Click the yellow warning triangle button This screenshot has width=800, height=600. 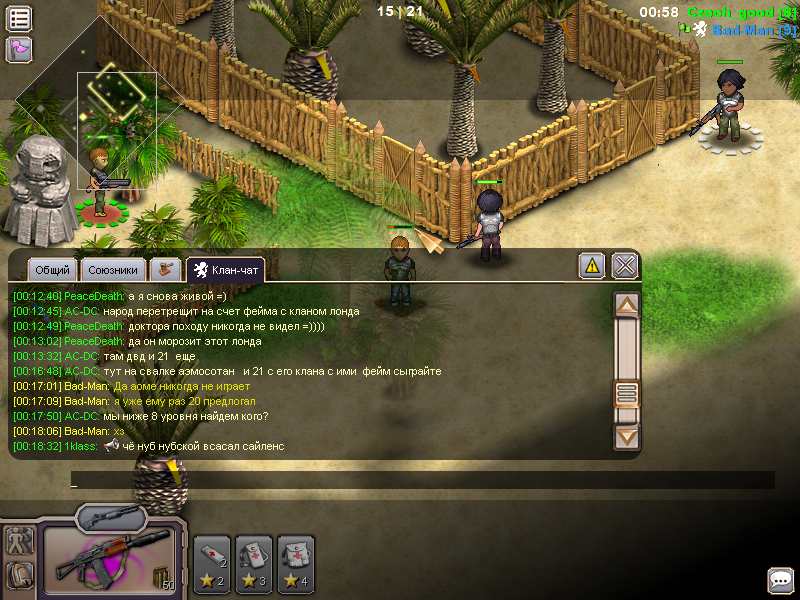592,265
